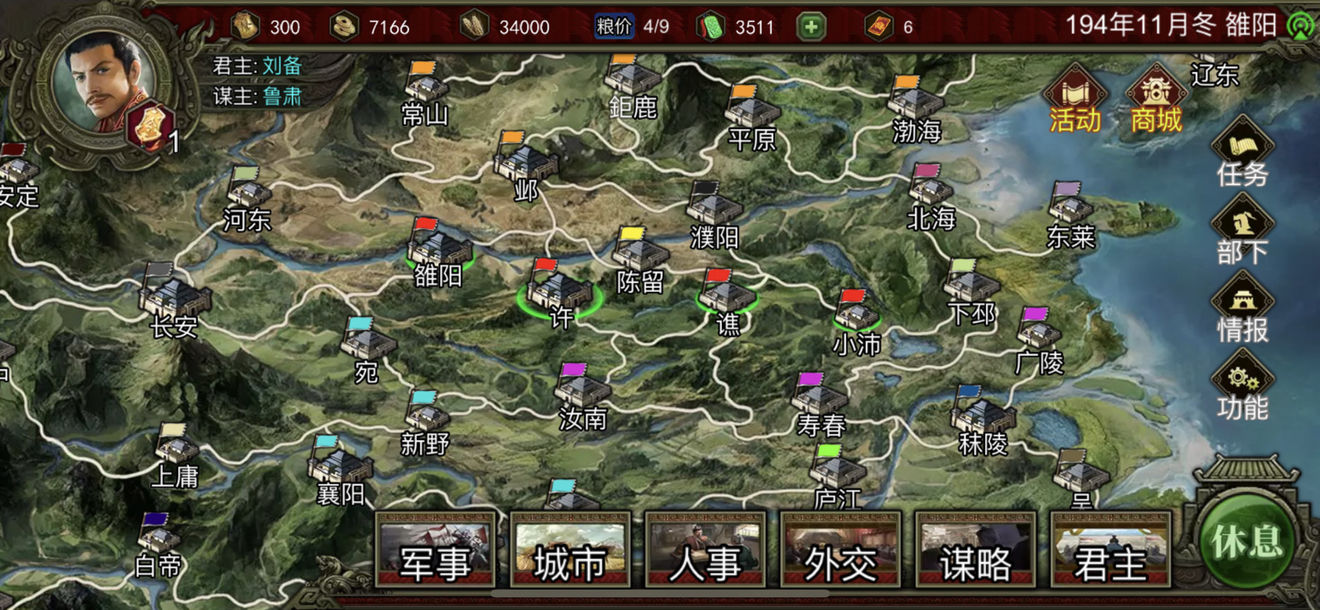Select the city of 许 on the map
The height and width of the screenshot is (610, 1320).
560,290
